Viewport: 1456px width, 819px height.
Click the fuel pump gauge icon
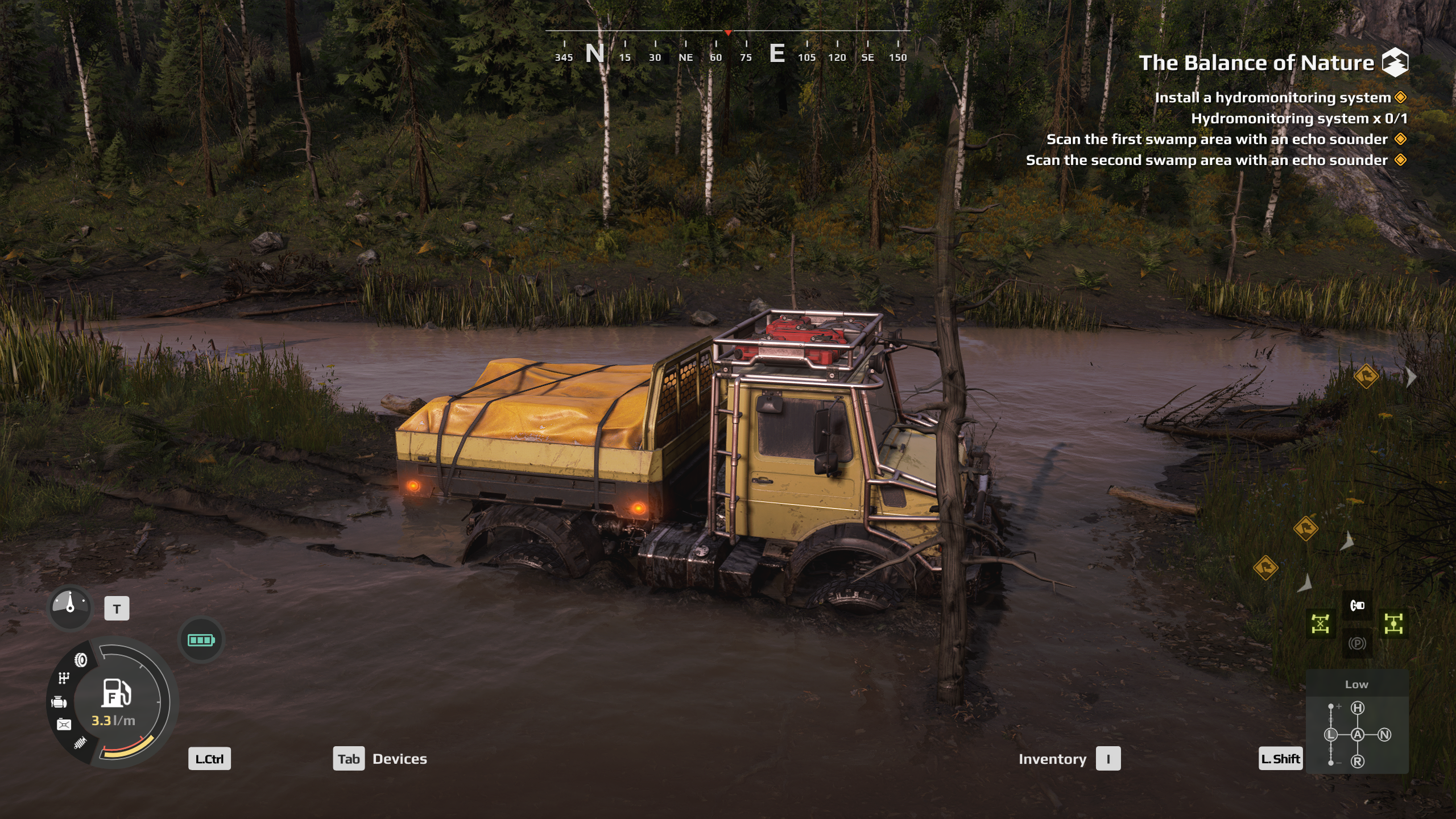point(116,693)
